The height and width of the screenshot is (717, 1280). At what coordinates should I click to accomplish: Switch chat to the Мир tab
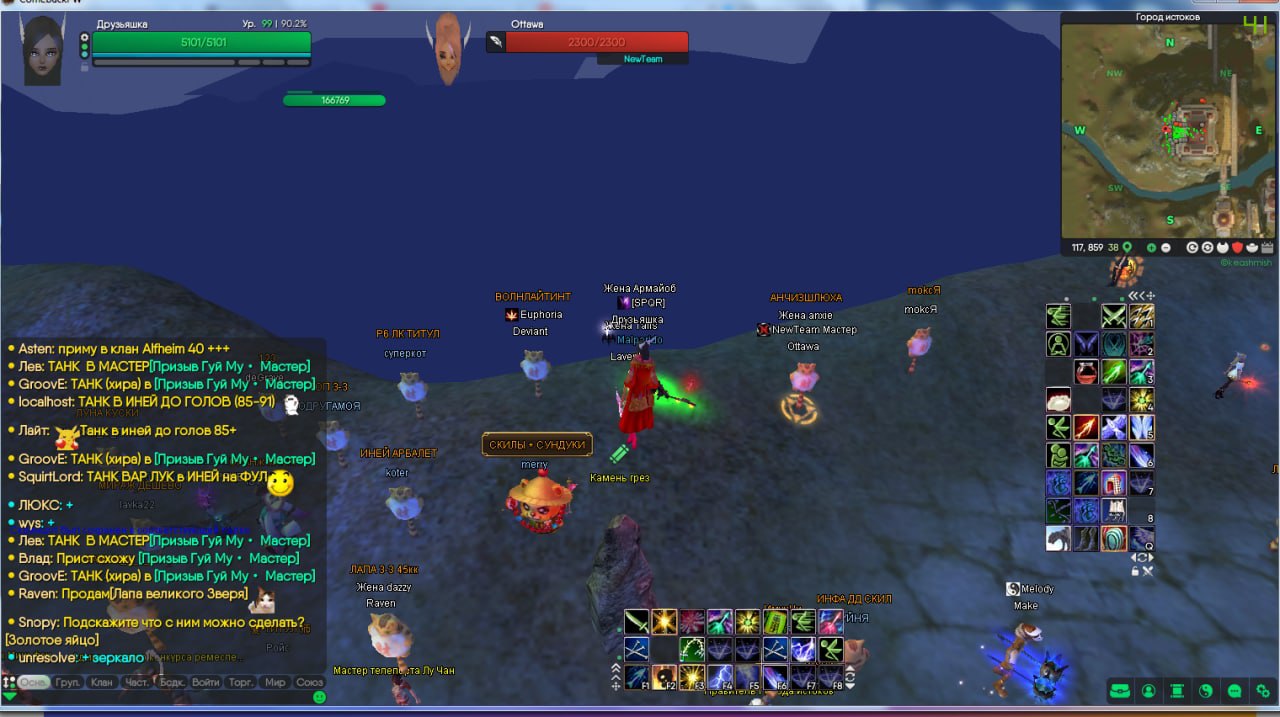click(275, 682)
